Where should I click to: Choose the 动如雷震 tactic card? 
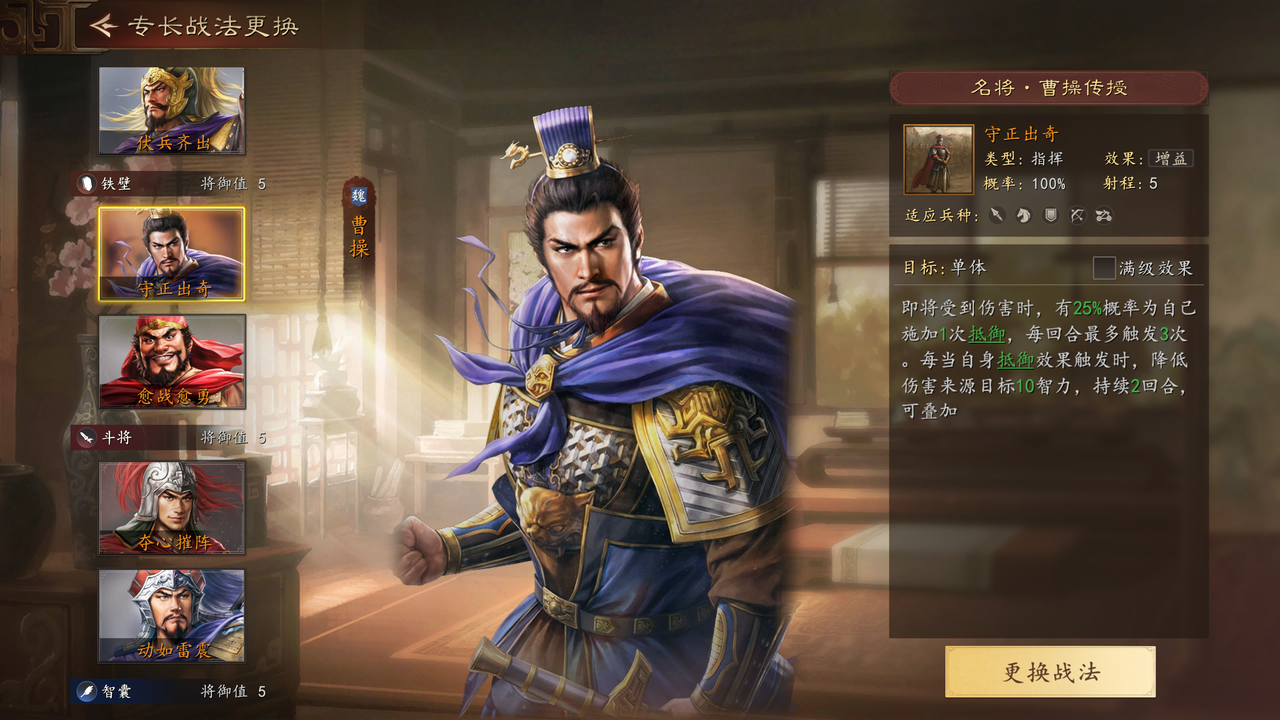171,615
